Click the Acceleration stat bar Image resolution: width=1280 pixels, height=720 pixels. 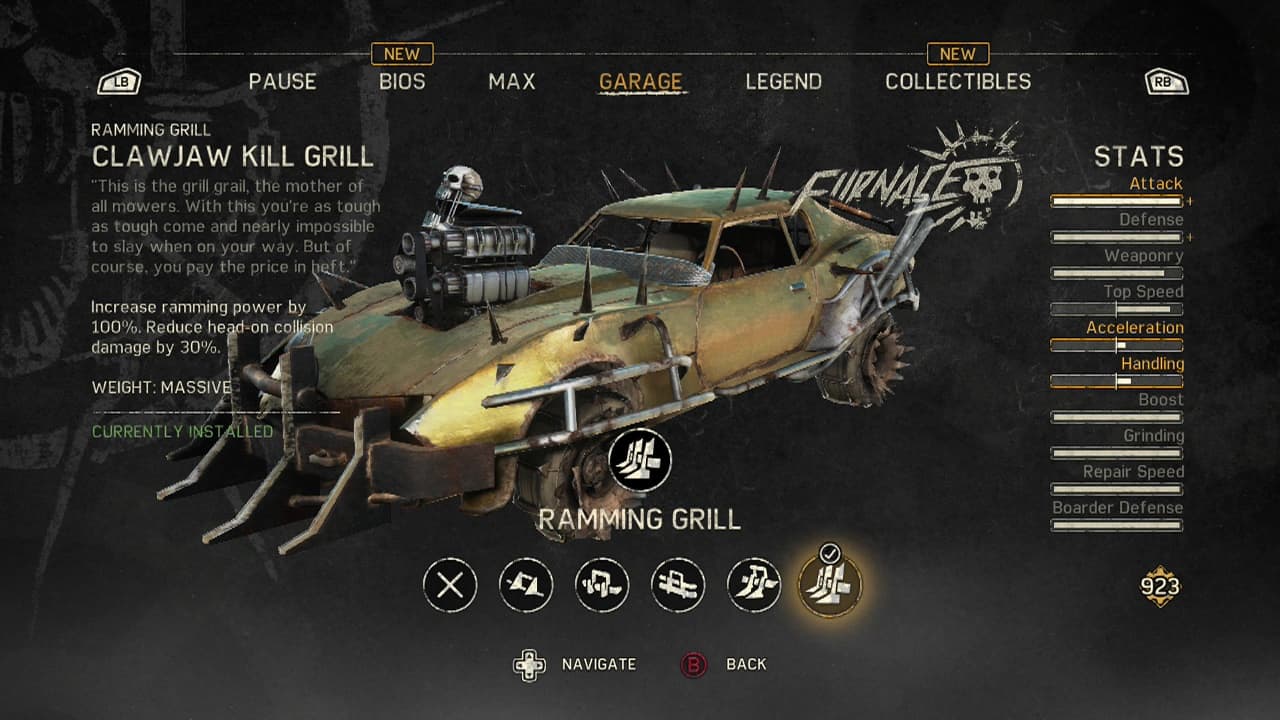1117,343
